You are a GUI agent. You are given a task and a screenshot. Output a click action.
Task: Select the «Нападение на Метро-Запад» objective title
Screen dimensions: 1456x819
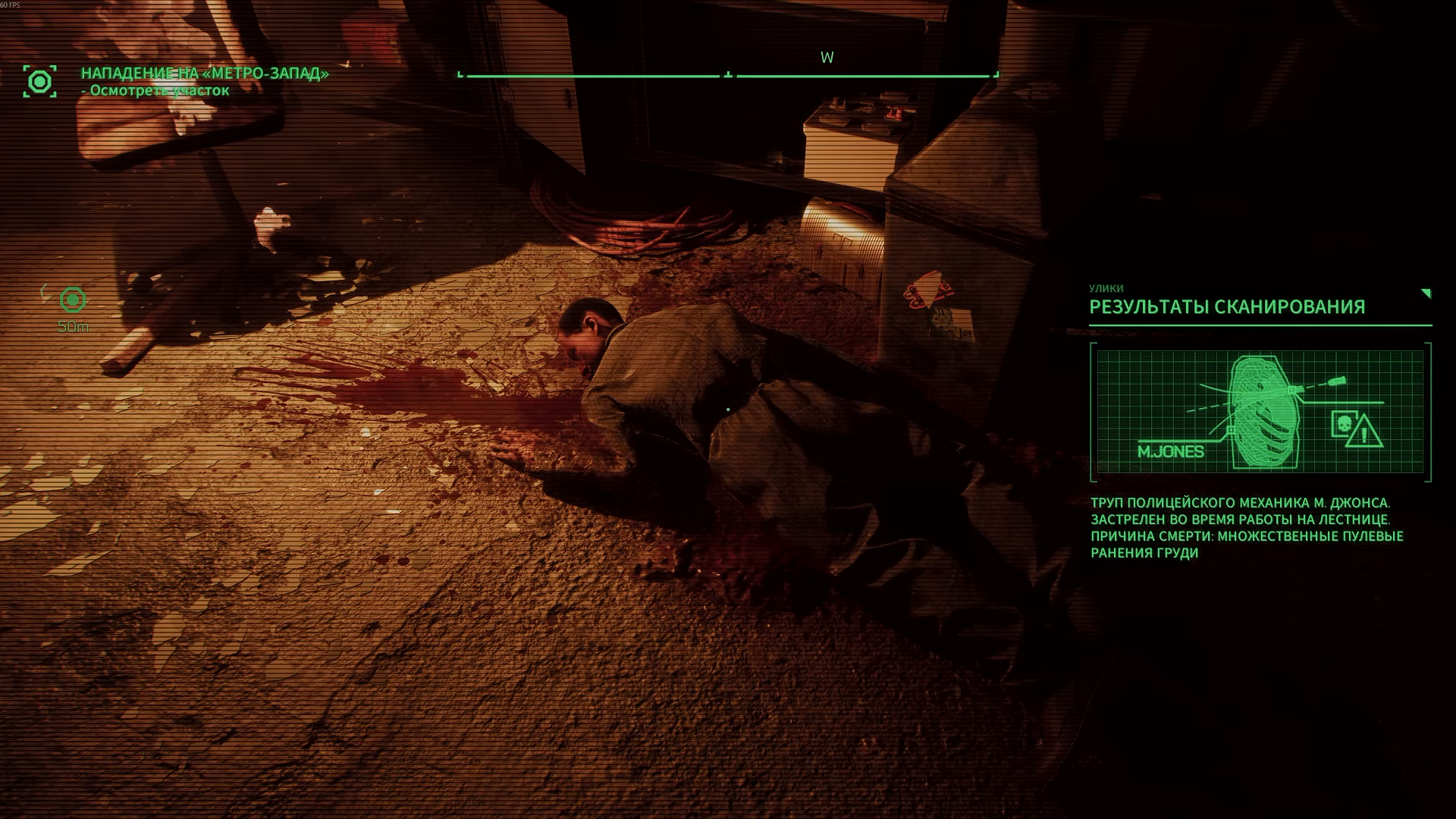click(x=205, y=74)
